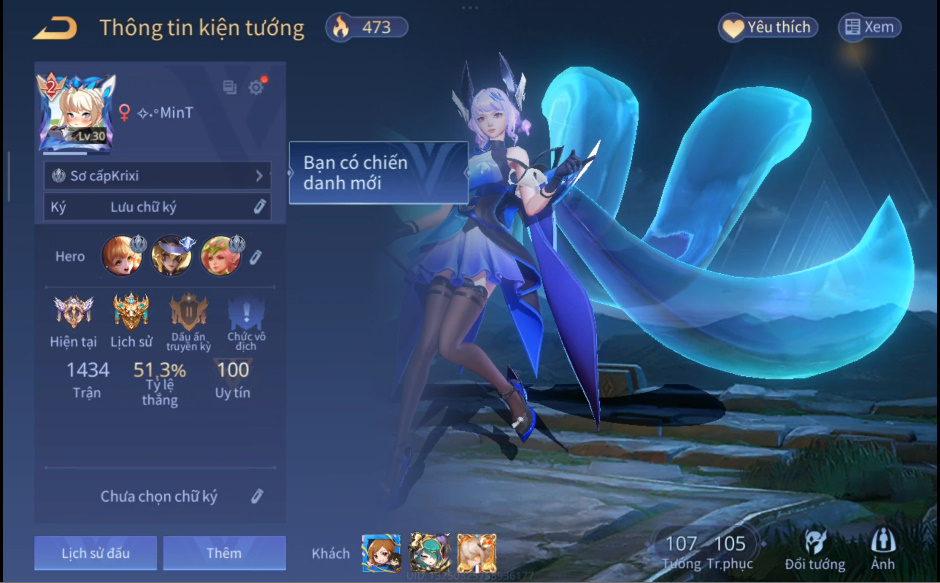The width and height of the screenshot is (940, 583).
Task: Open the Xem view button
Action: click(868, 28)
